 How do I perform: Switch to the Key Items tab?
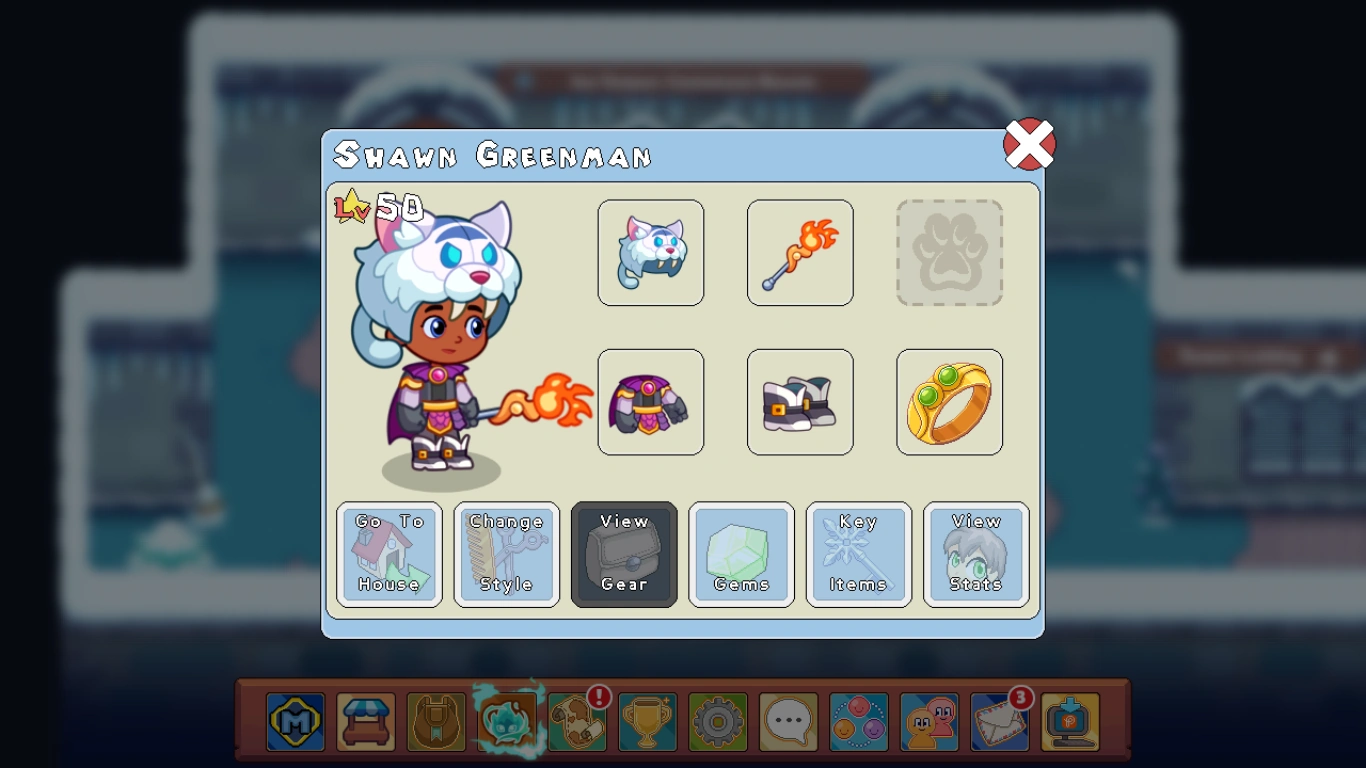pos(858,554)
